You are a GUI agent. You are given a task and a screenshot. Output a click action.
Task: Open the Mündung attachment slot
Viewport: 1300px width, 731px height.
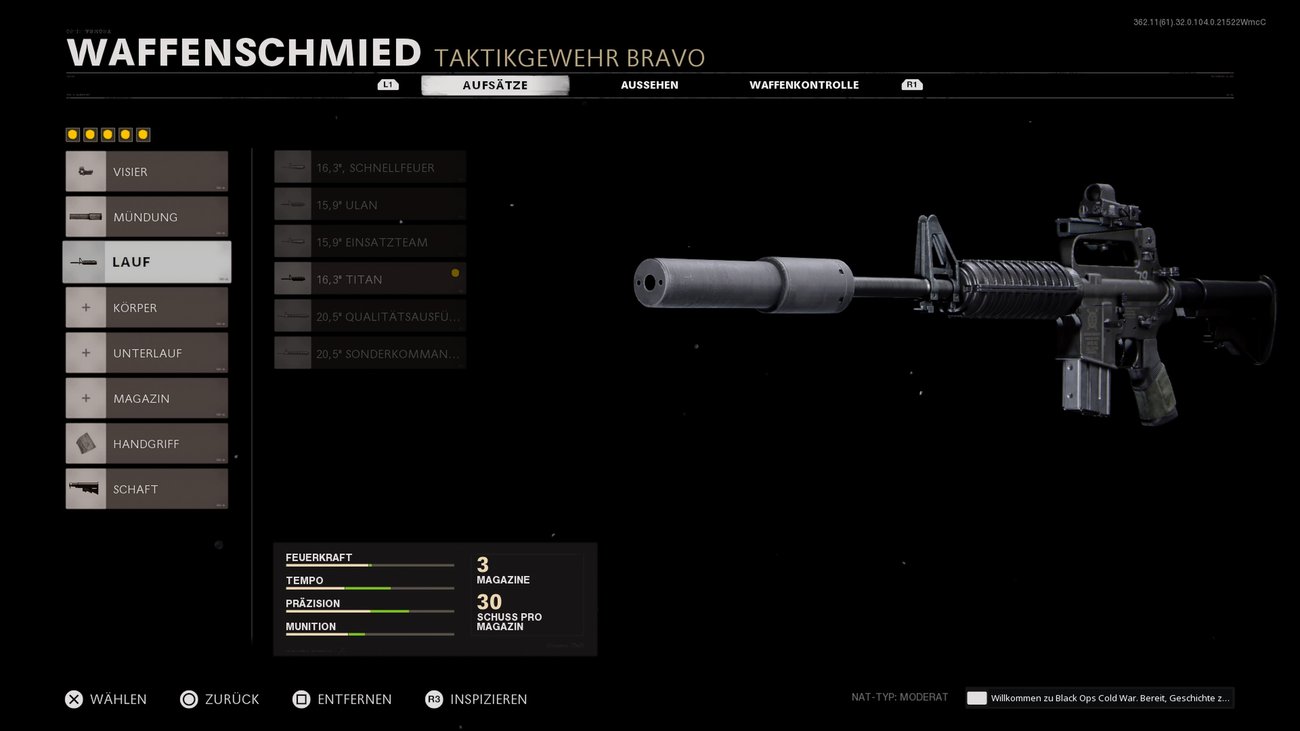pos(147,217)
